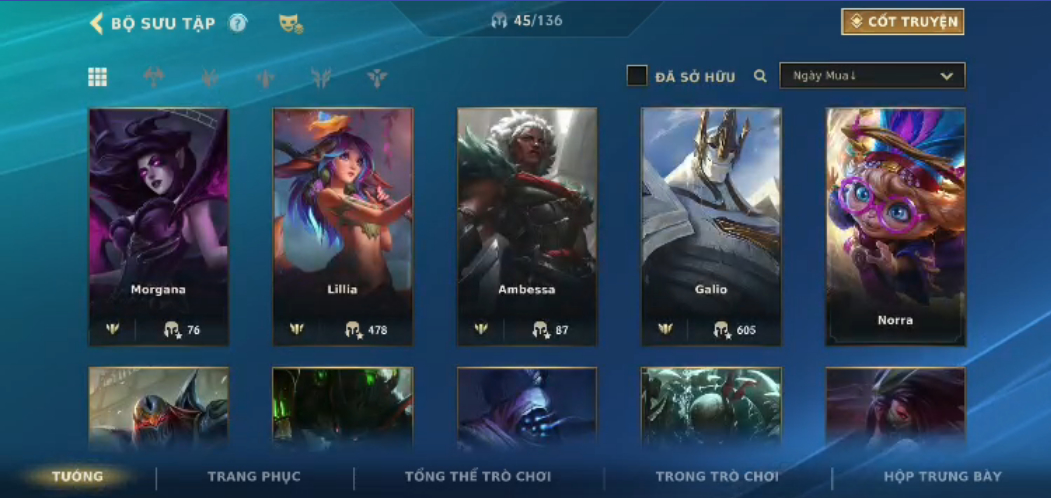
Task: Select the grid all-champions filter
Action: point(98,77)
